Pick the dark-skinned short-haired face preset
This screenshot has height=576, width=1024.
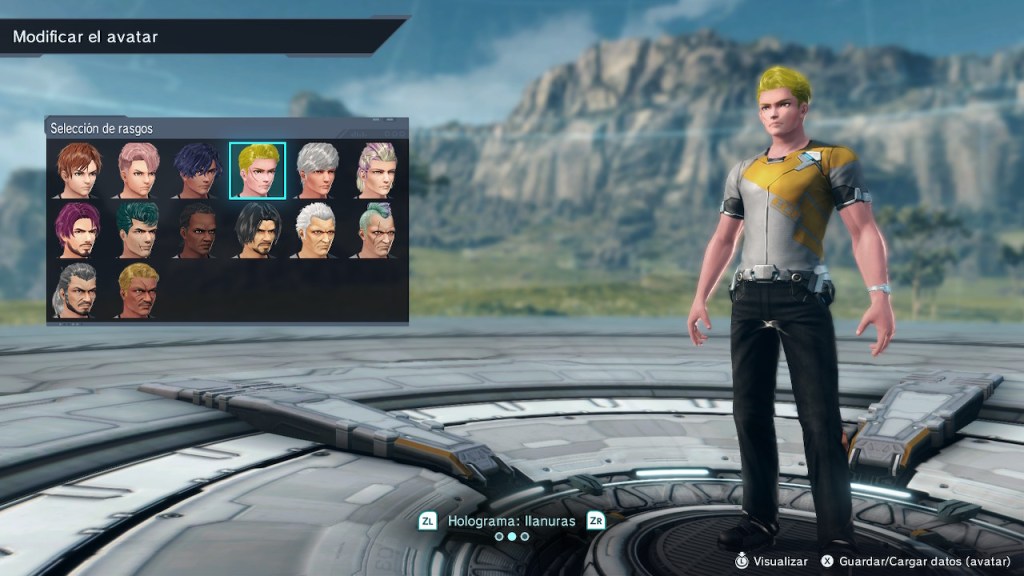click(197, 230)
